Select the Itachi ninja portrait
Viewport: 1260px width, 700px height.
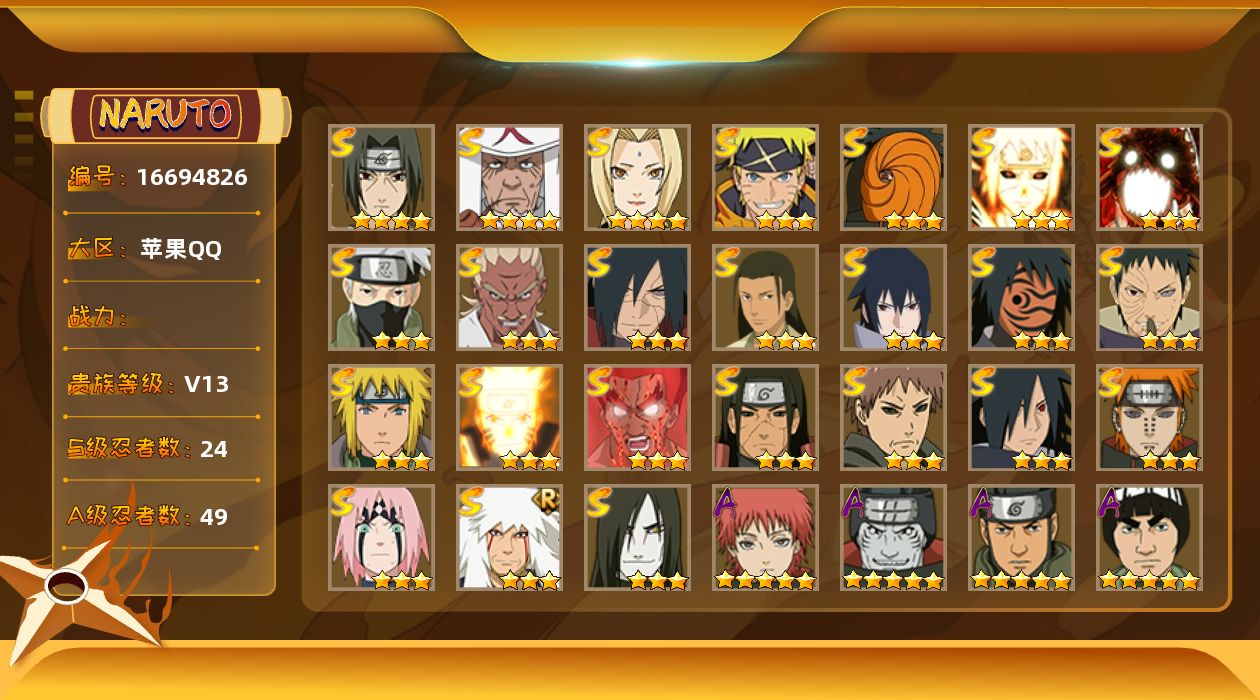point(381,177)
